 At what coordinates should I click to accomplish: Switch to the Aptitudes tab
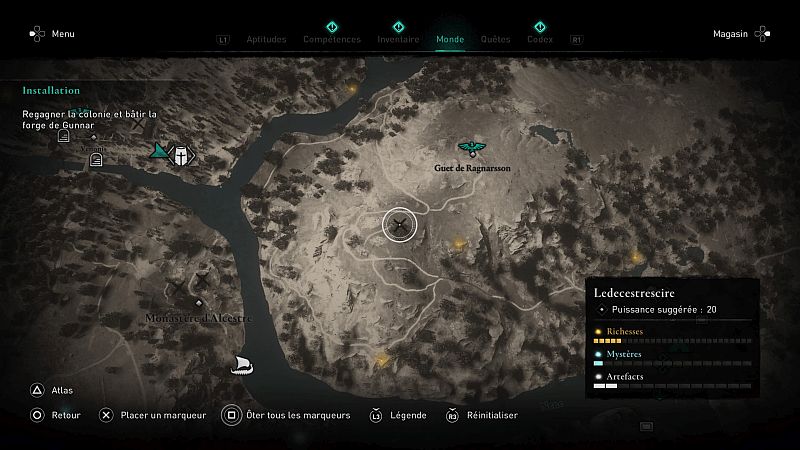pos(266,40)
